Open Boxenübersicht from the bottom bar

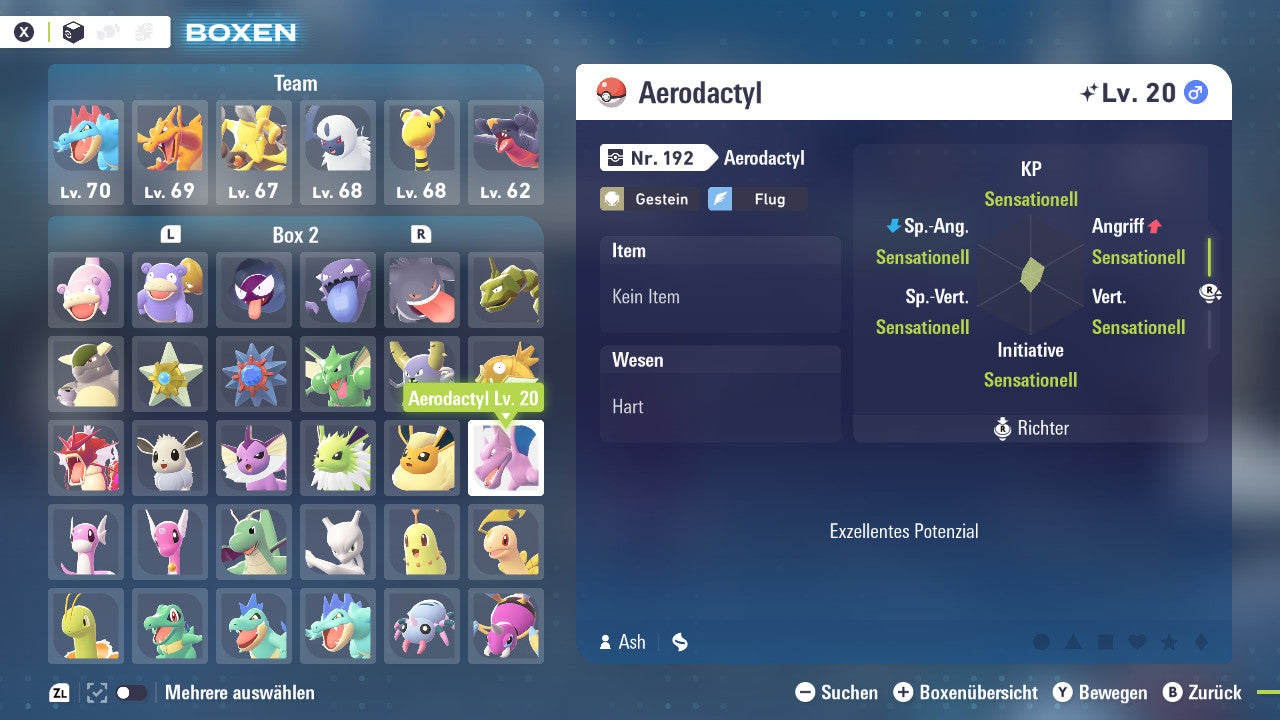pyautogui.click(x=966, y=692)
